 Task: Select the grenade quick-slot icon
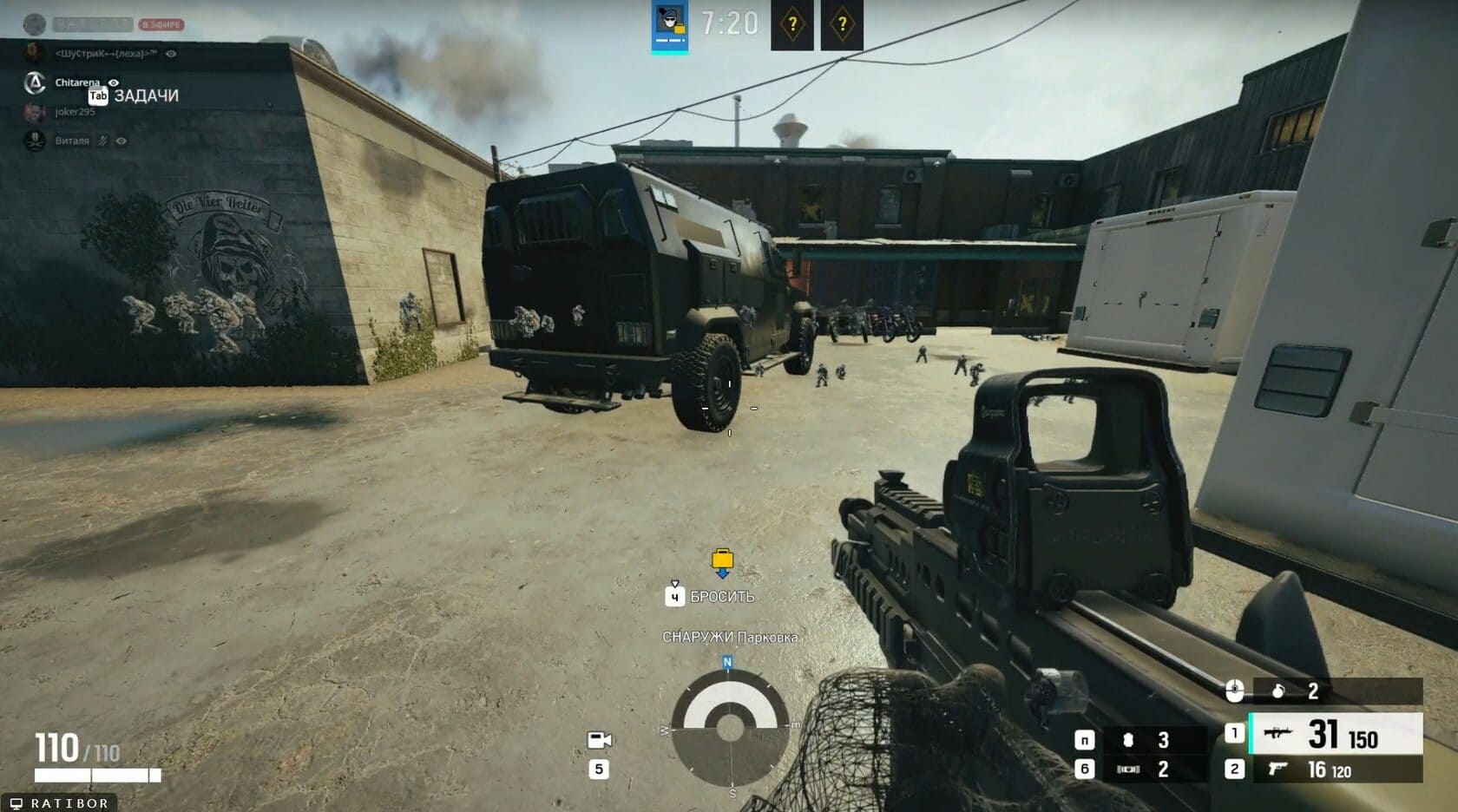click(x=1278, y=692)
